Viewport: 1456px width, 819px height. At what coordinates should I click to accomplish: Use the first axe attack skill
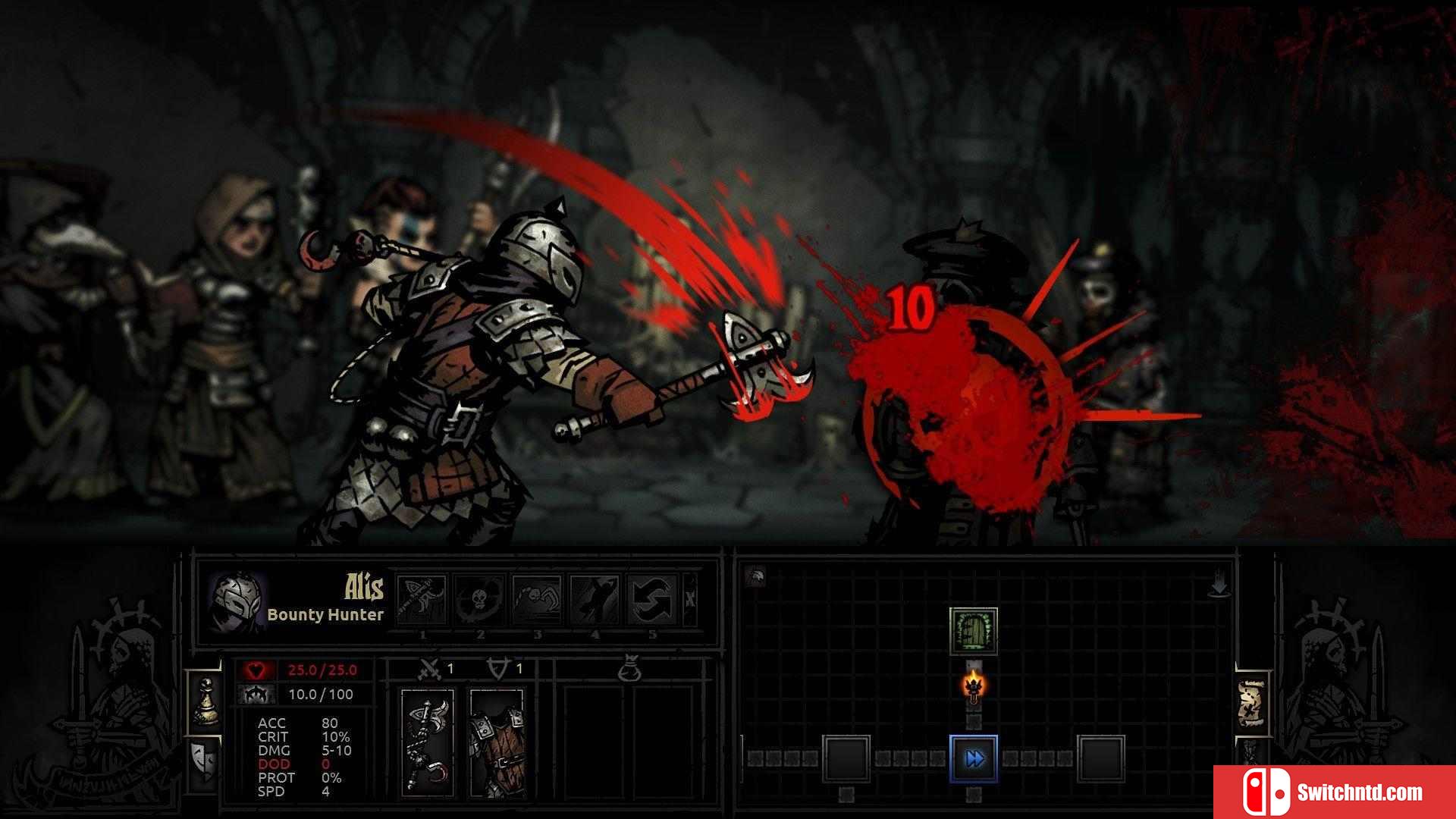tap(422, 600)
